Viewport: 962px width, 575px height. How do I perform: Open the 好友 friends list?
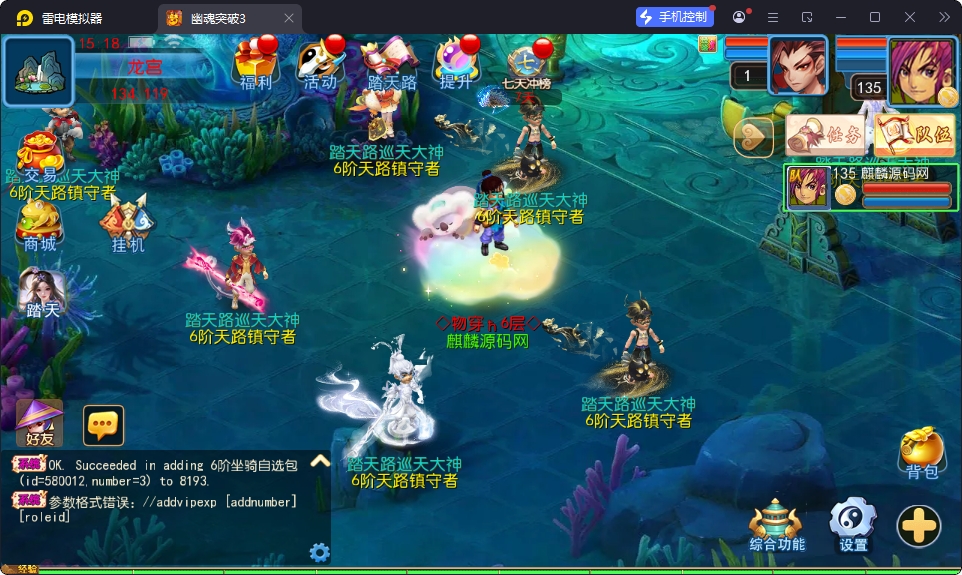40,423
